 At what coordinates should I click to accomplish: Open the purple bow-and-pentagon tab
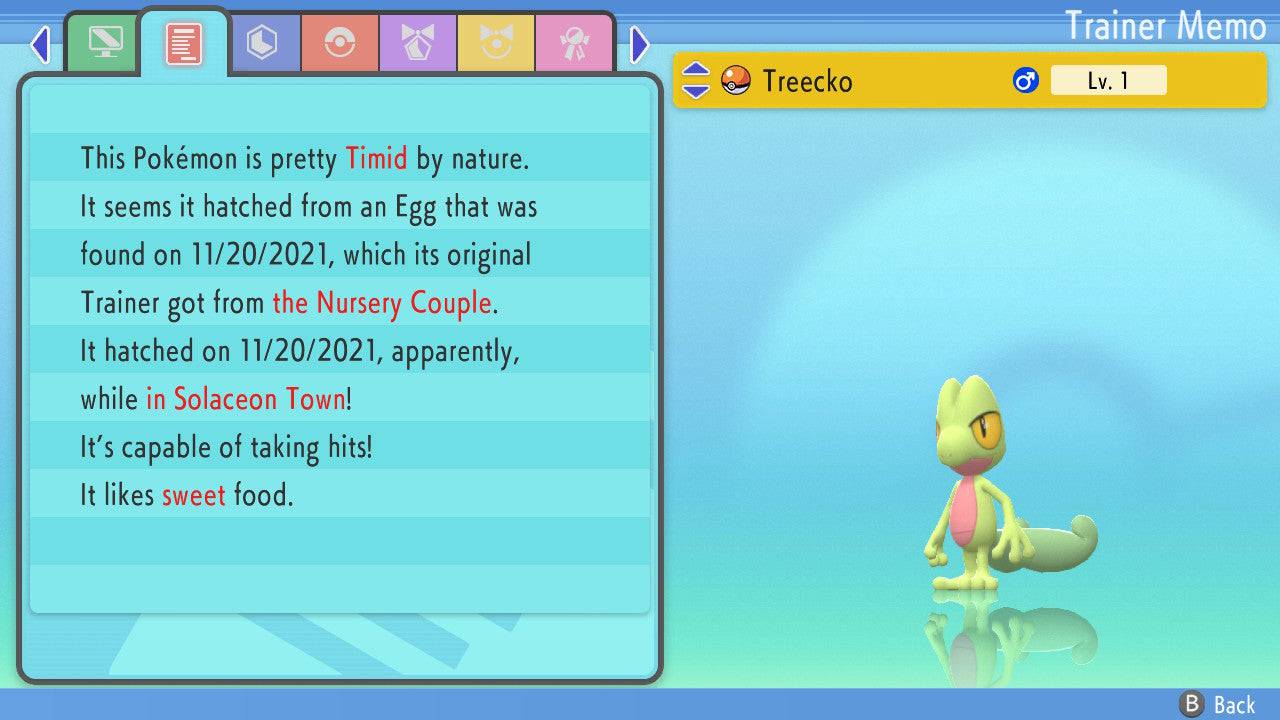[418, 43]
